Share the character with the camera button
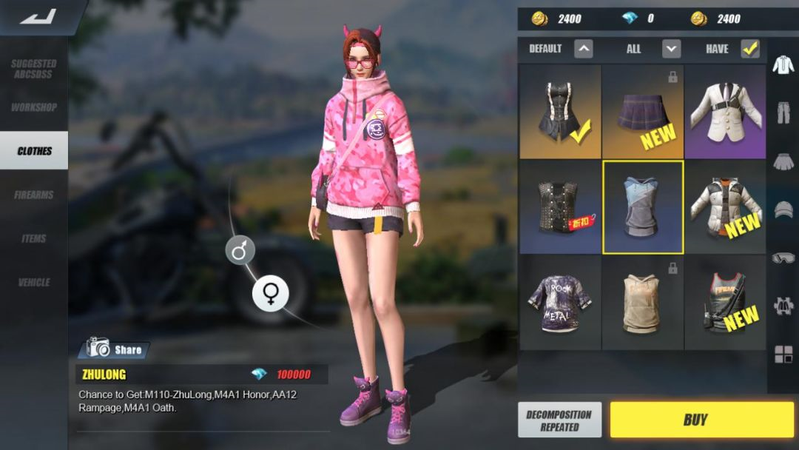799x450 pixels. (x=113, y=349)
